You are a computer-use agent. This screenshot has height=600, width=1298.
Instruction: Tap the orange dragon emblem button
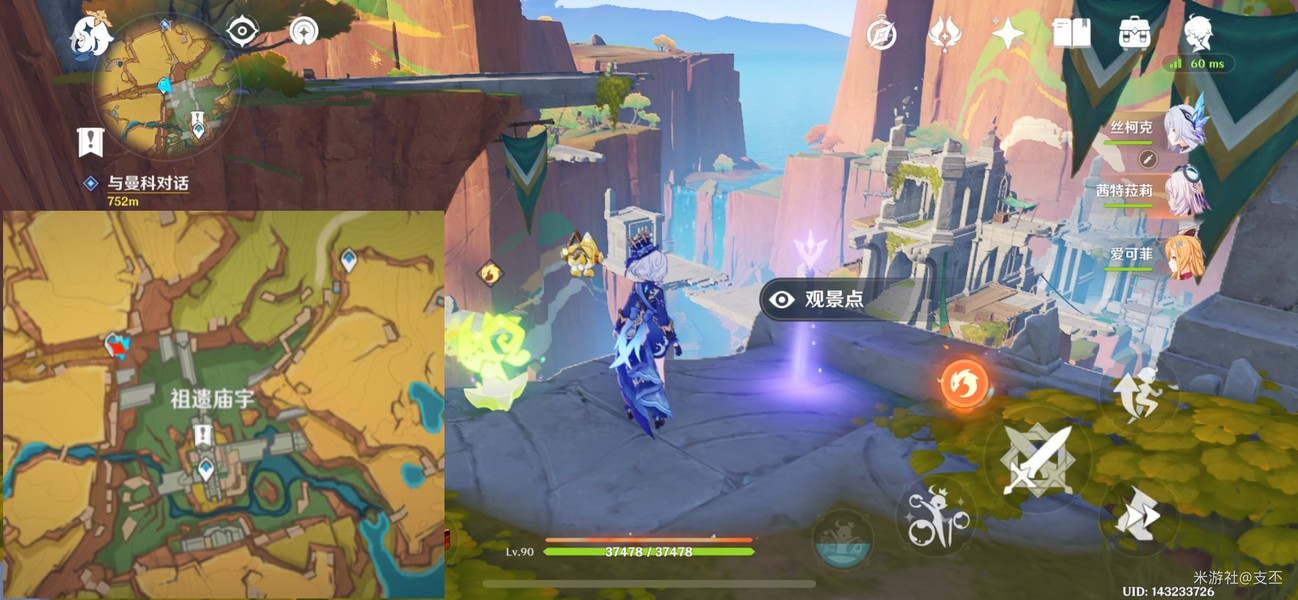964,384
